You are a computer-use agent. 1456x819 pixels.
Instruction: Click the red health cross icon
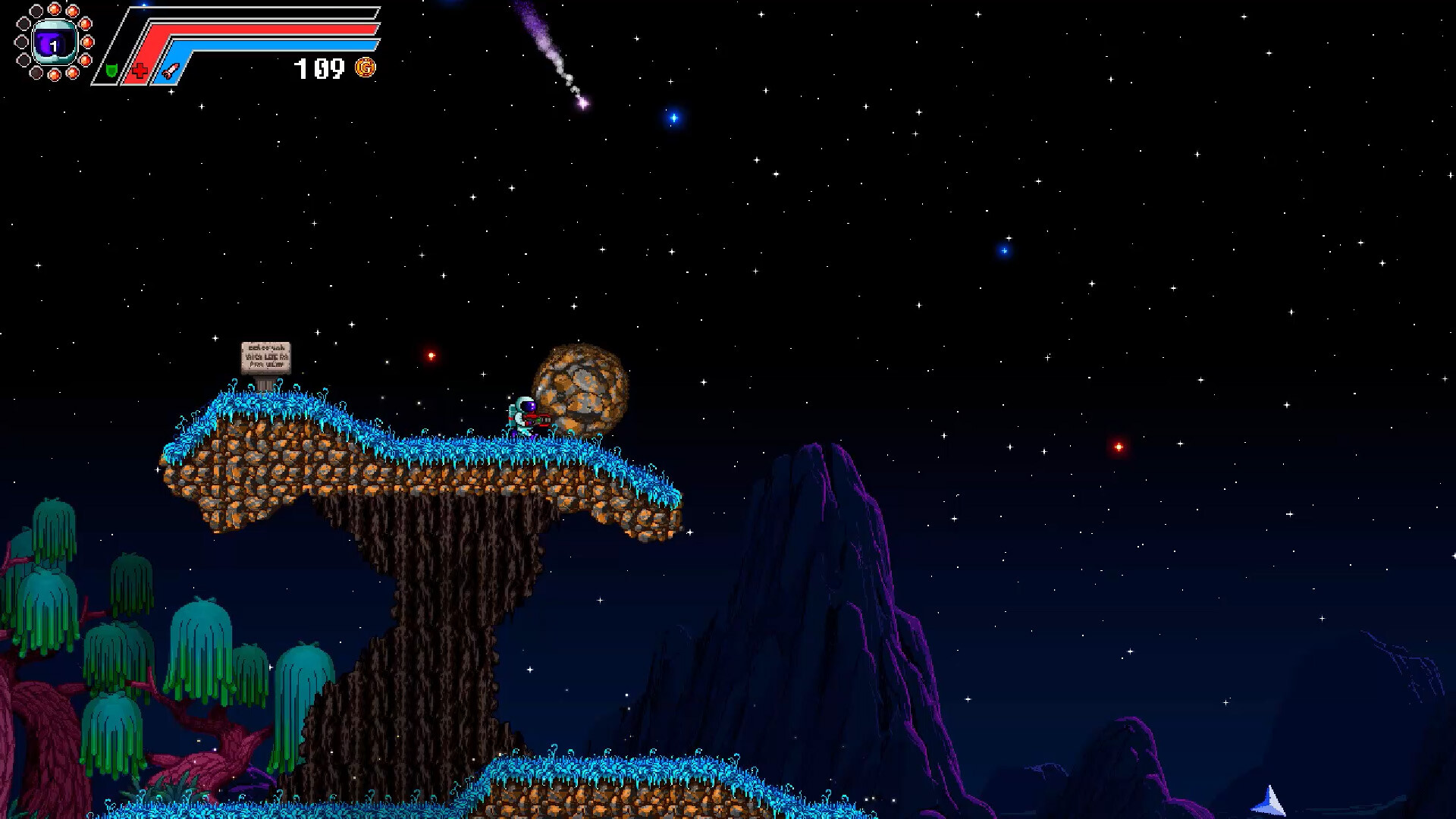point(140,71)
